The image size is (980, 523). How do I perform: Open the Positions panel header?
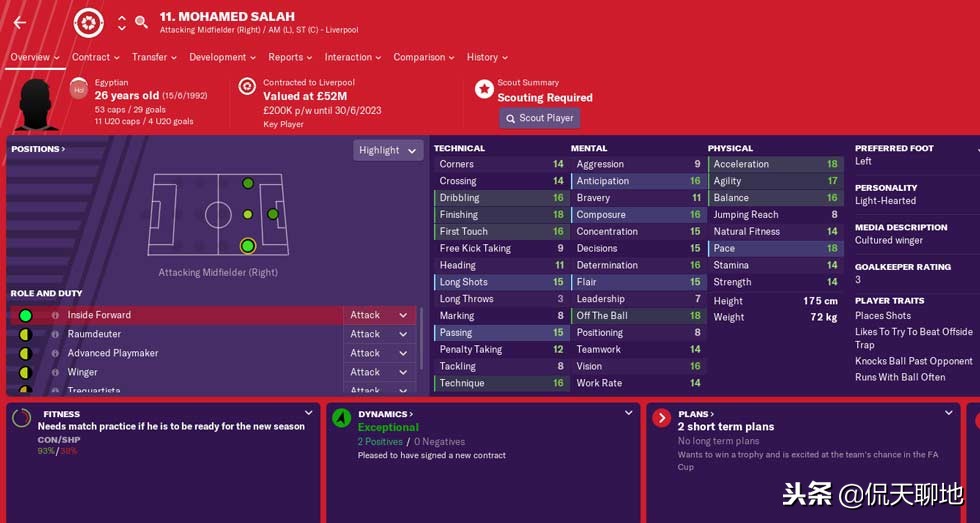click(38, 149)
